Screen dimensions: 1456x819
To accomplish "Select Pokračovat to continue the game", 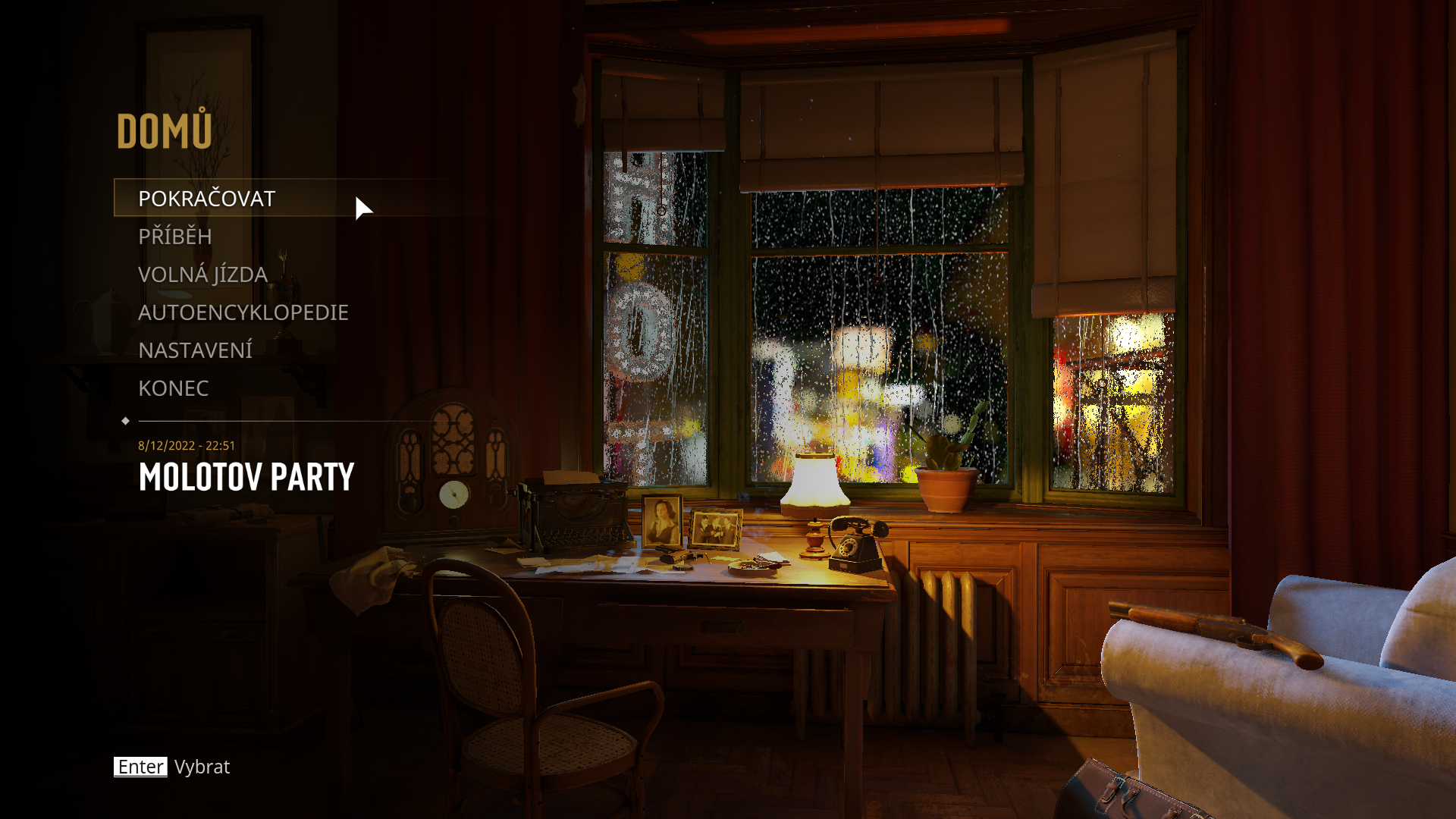I will [206, 198].
